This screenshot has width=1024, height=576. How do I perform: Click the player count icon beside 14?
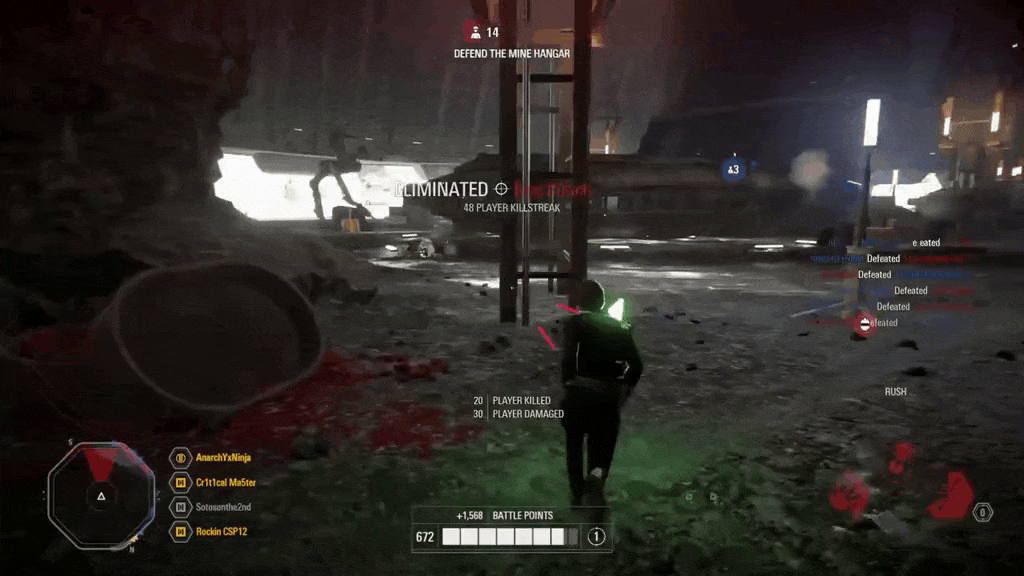click(x=474, y=32)
